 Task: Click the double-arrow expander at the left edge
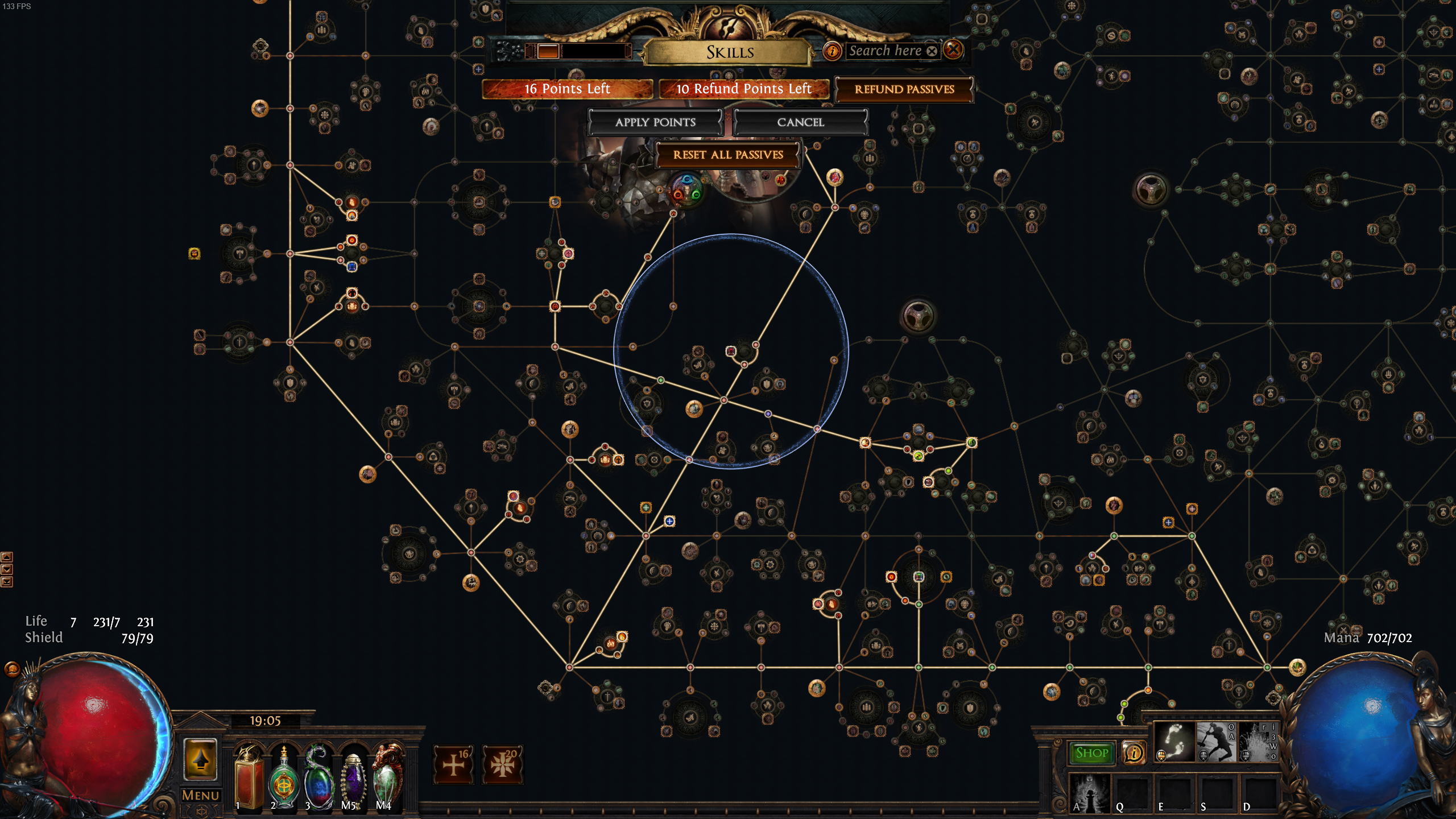7,581
